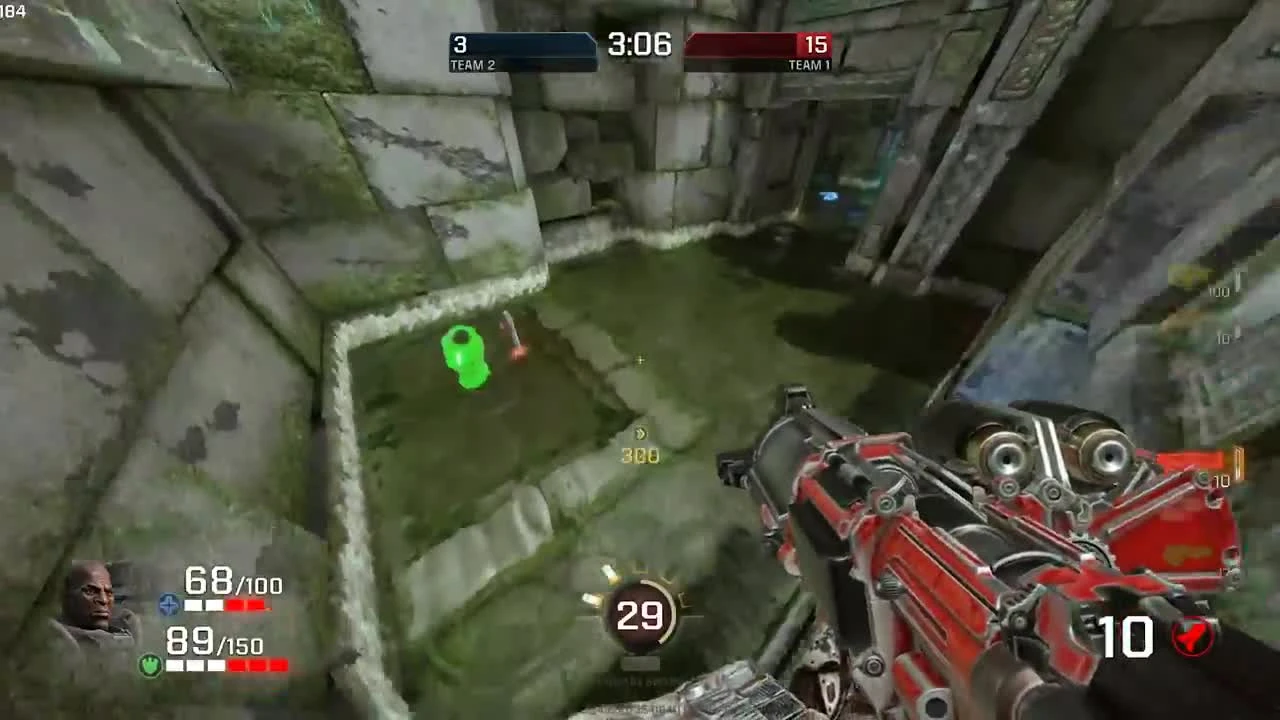Click the match timer showing 3:06

pos(638,44)
